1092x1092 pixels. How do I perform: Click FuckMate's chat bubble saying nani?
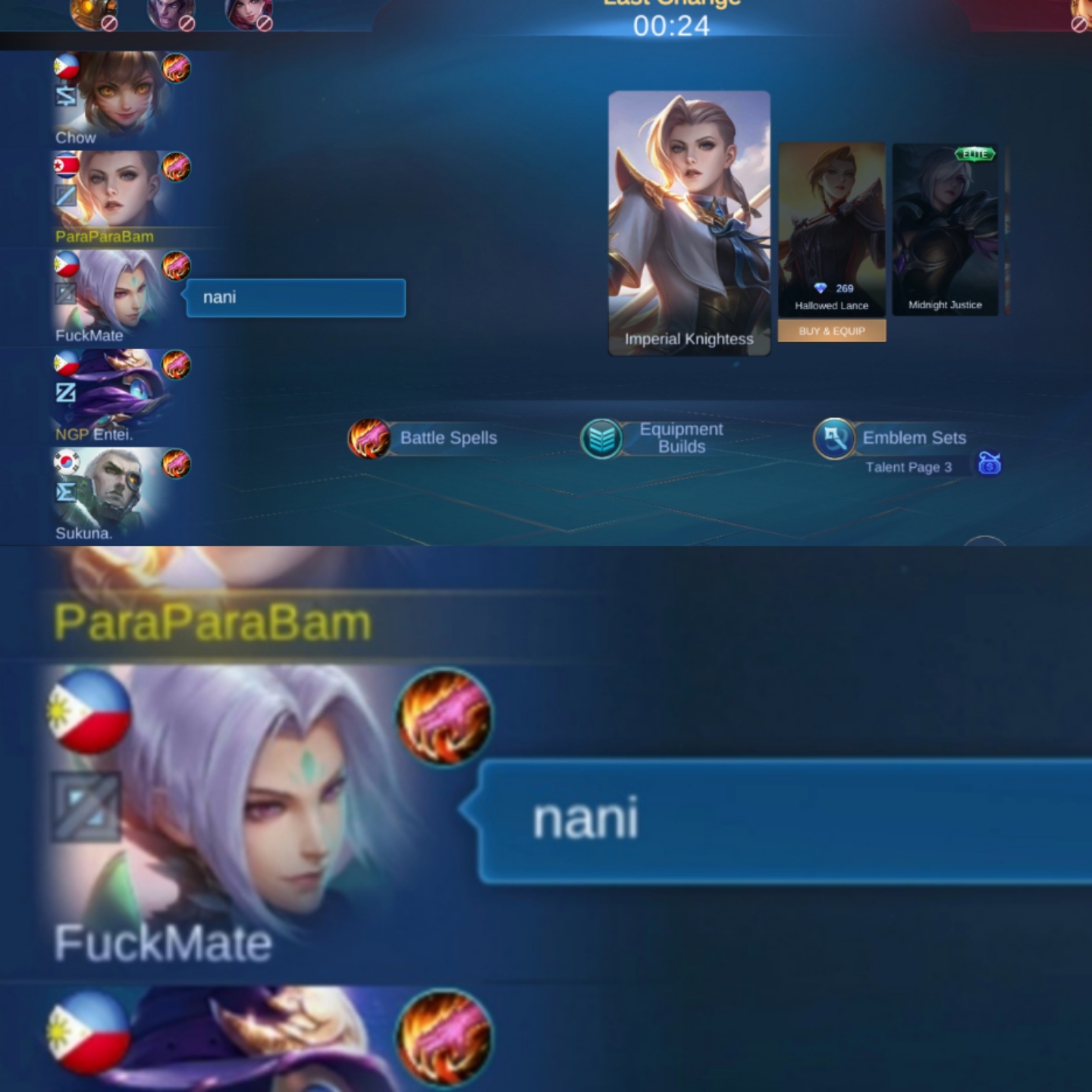[296, 297]
